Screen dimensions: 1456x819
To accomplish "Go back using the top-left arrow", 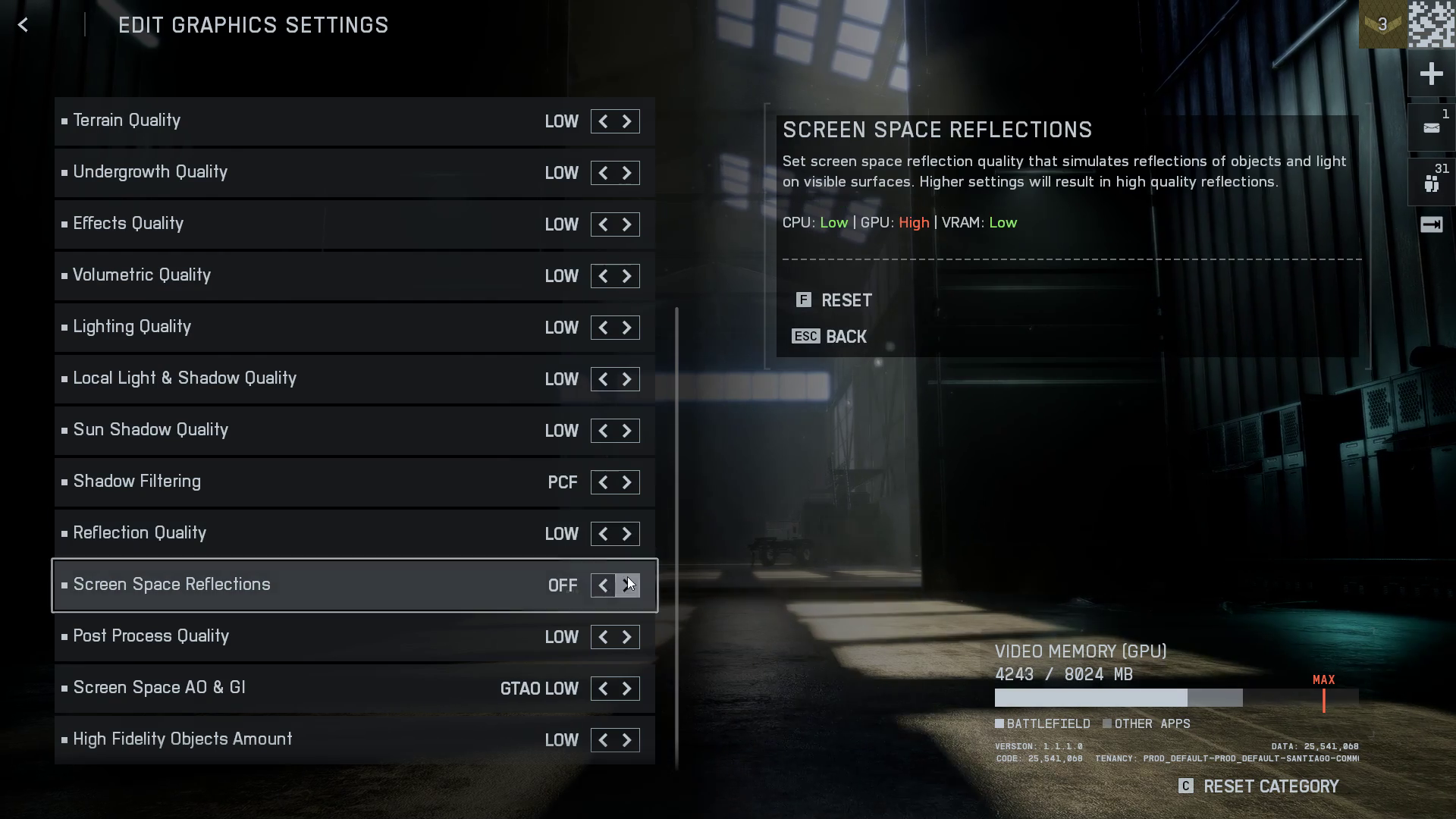I will click(x=23, y=25).
